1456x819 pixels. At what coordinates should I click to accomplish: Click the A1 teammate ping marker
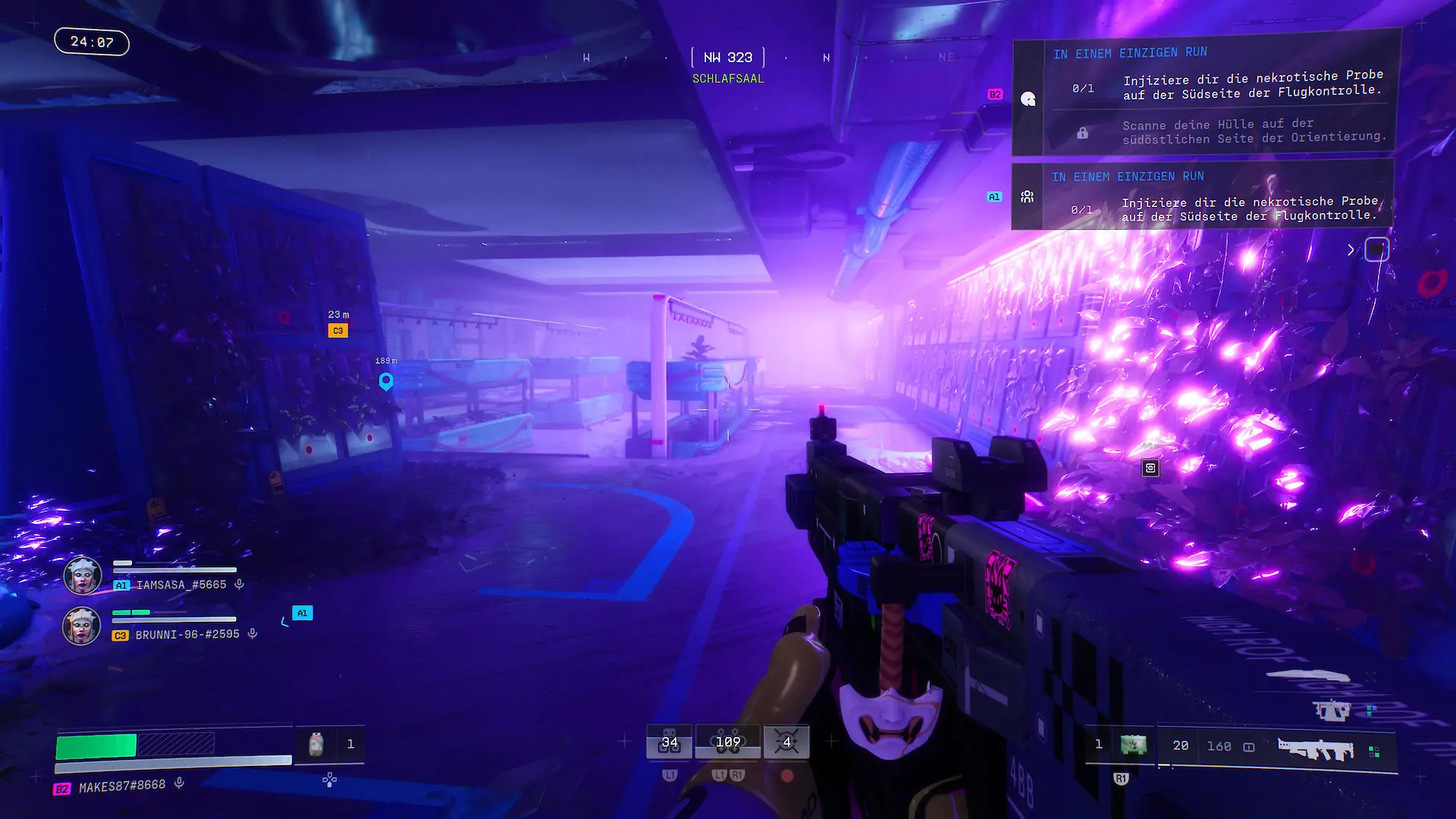(303, 613)
